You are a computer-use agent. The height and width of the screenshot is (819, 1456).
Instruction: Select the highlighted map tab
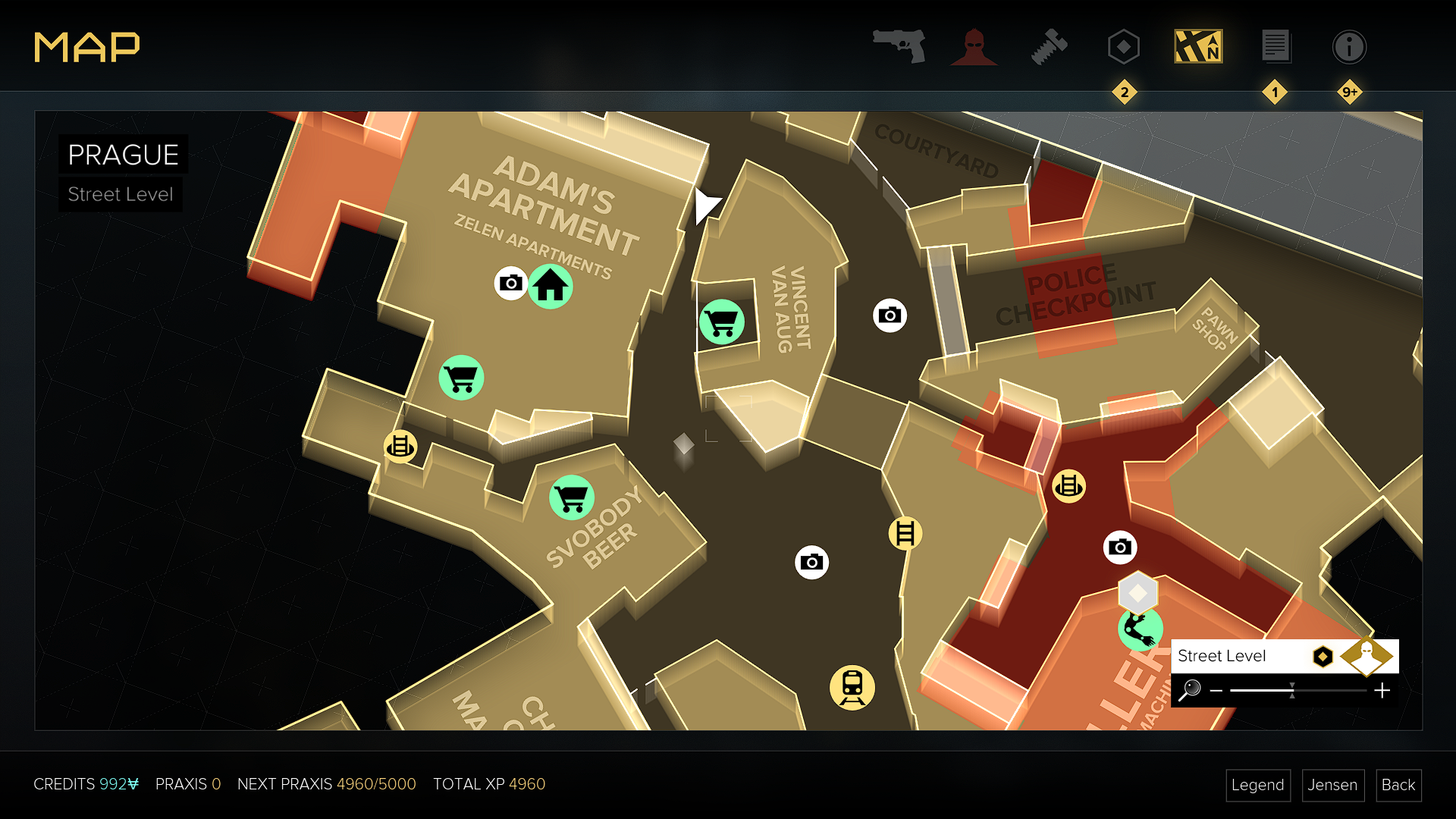click(1198, 47)
